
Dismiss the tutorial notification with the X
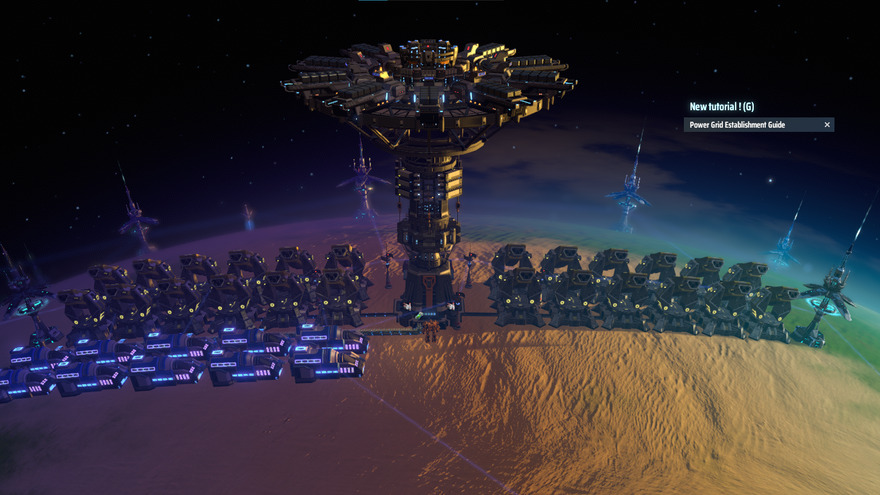coord(827,125)
